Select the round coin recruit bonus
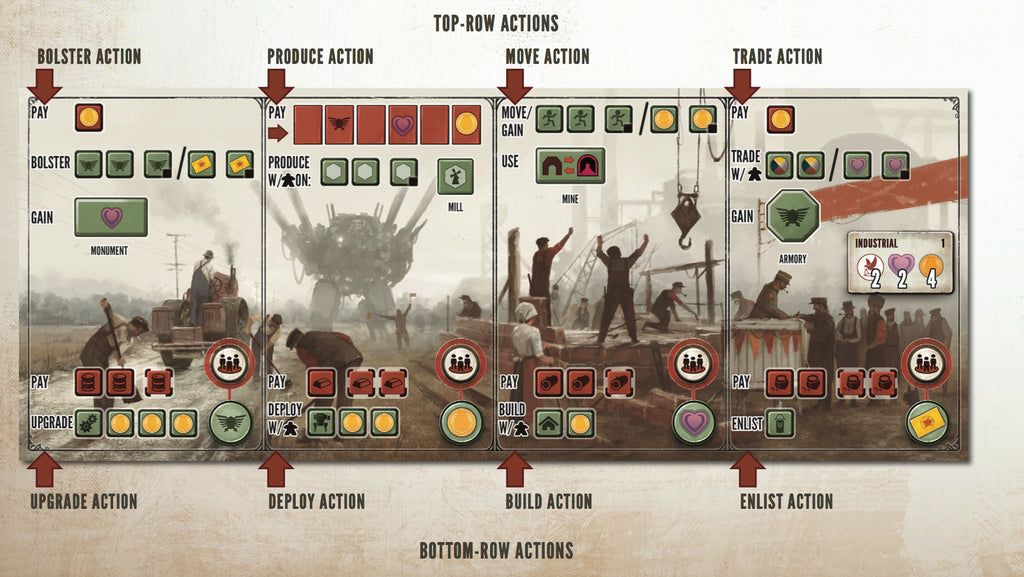 pyautogui.click(x=462, y=422)
